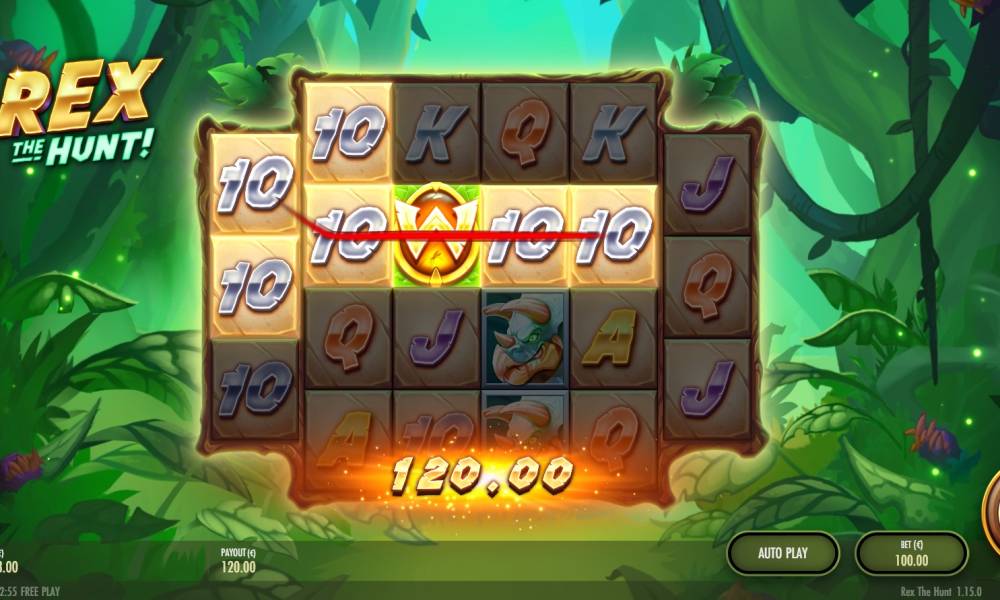Open the Auto Play options
The image size is (1000, 600).
pos(782,552)
